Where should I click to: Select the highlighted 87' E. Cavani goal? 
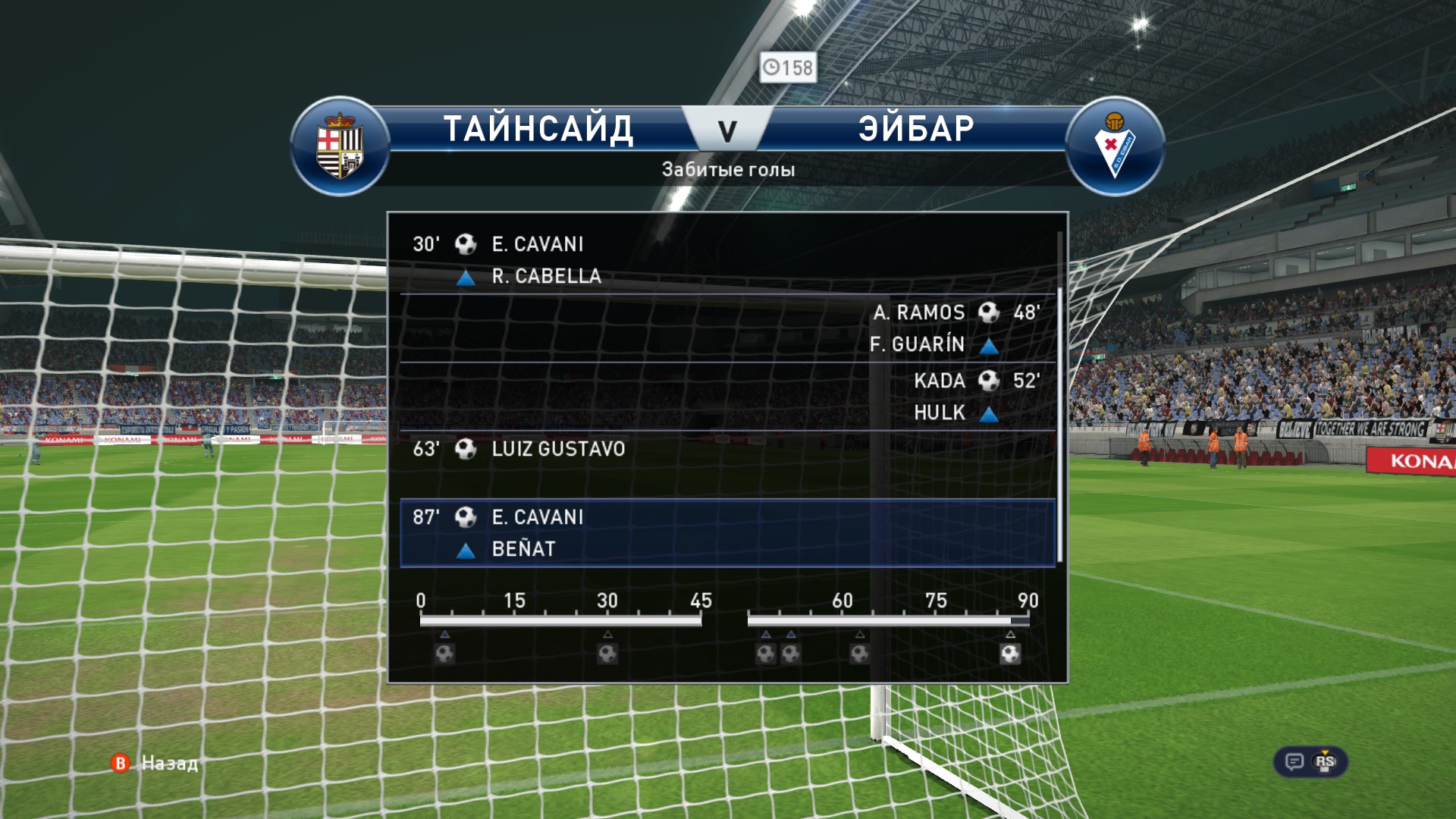726,532
